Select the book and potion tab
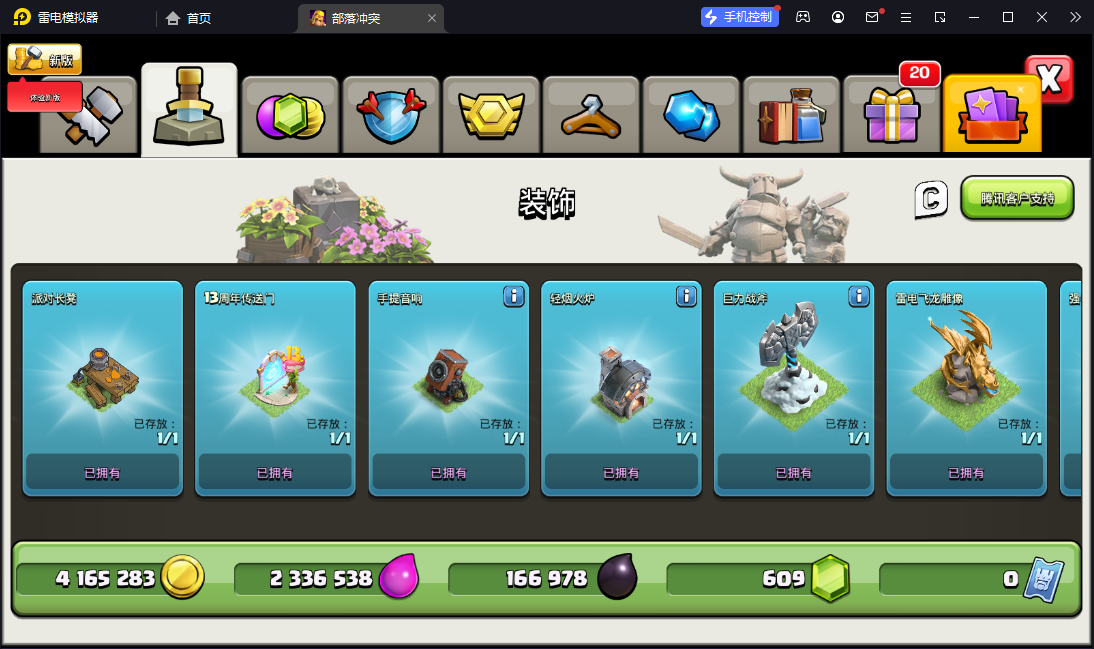The image size is (1094, 649). (x=791, y=116)
